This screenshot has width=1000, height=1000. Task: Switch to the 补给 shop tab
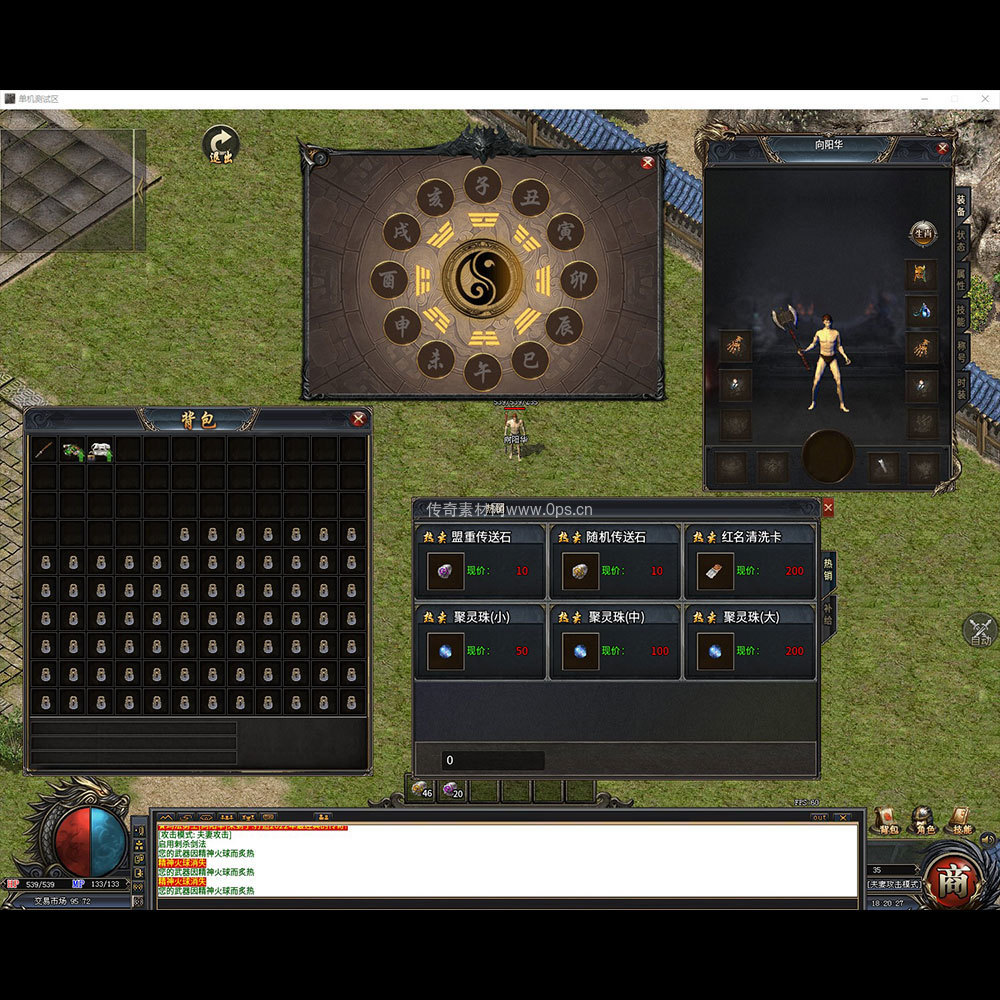point(828,612)
